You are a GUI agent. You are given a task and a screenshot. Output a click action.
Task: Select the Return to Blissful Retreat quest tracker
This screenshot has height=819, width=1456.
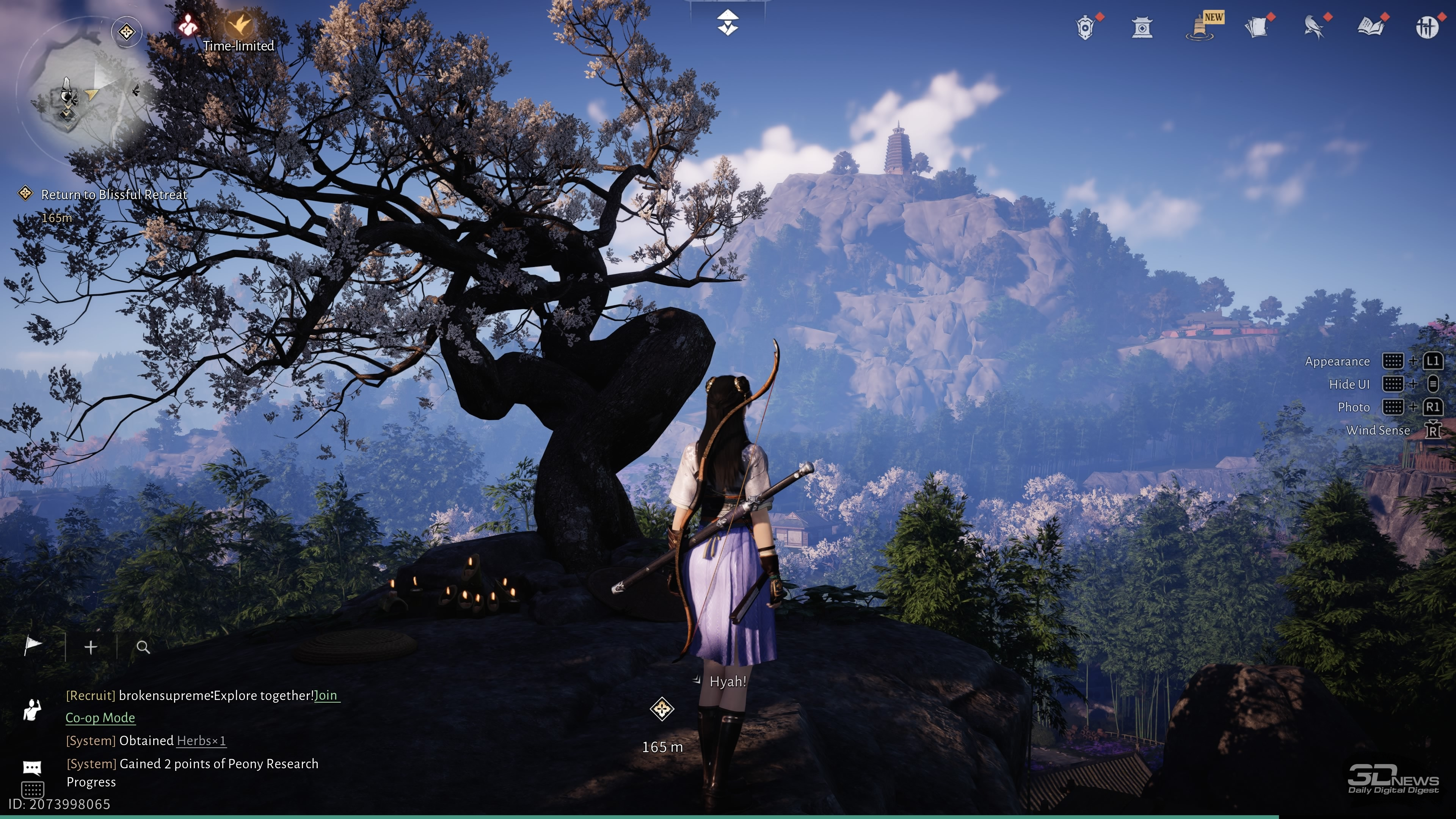pyautogui.click(x=114, y=195)
